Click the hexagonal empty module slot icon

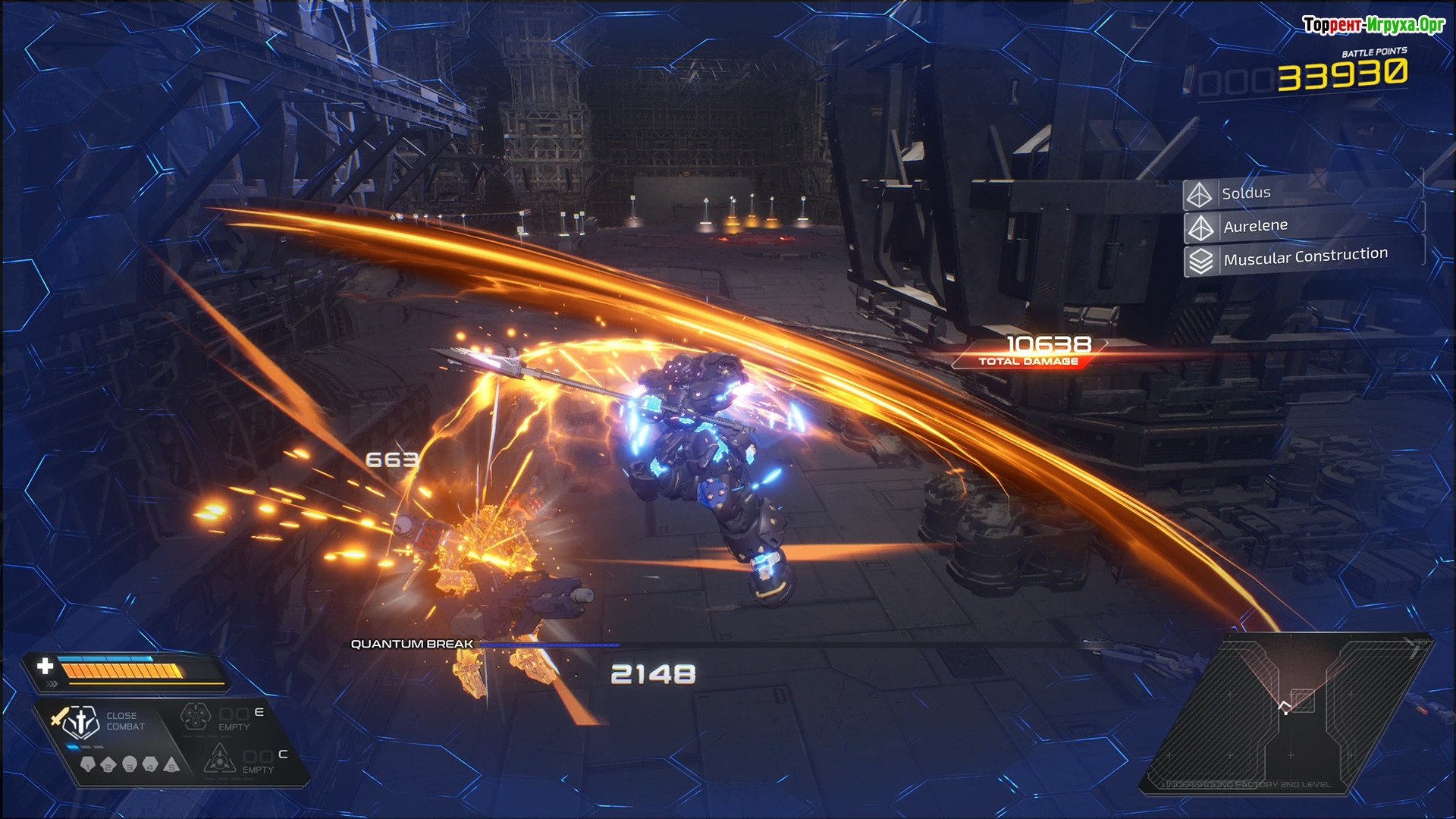point(195,717)
